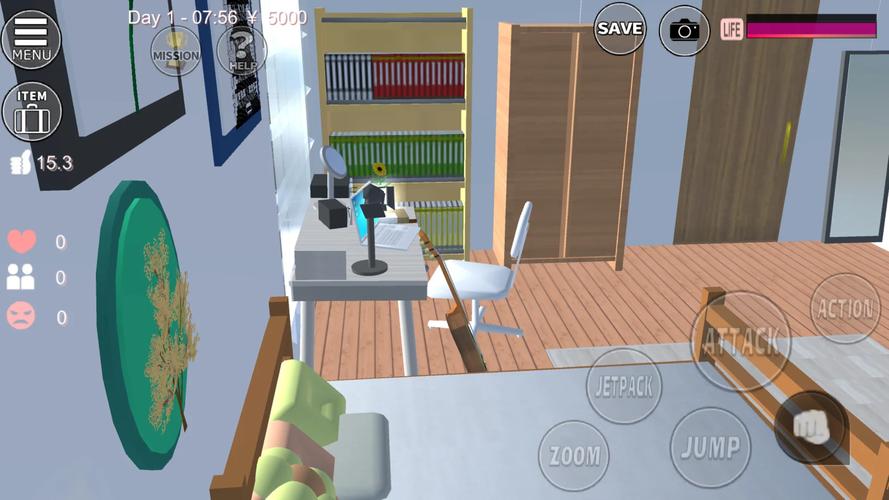Viewport: 889px width, 500px height.
Task: Tap the ACTION button
Action: [x=845, y=308]
